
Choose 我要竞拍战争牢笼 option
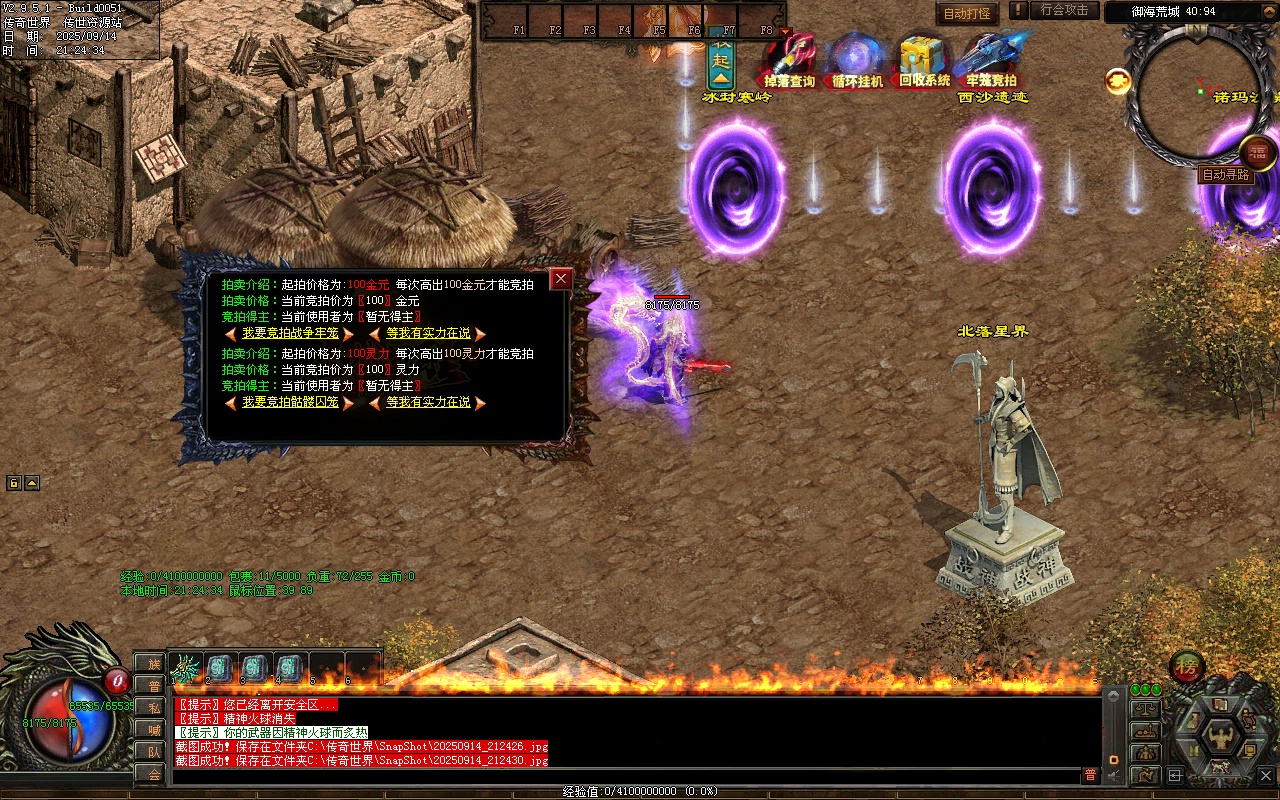(290, 334)
